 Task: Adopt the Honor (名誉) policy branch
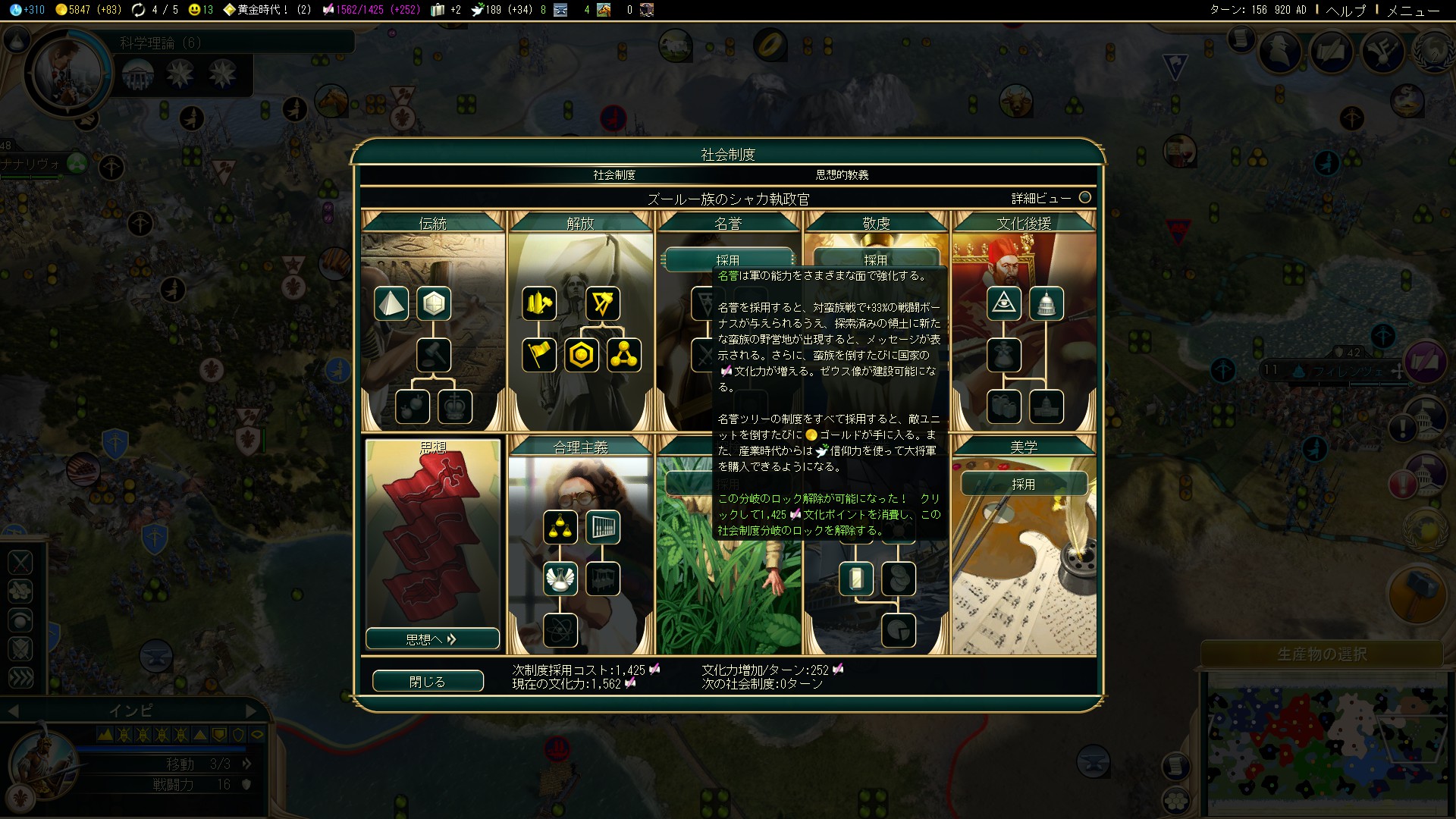727,259
